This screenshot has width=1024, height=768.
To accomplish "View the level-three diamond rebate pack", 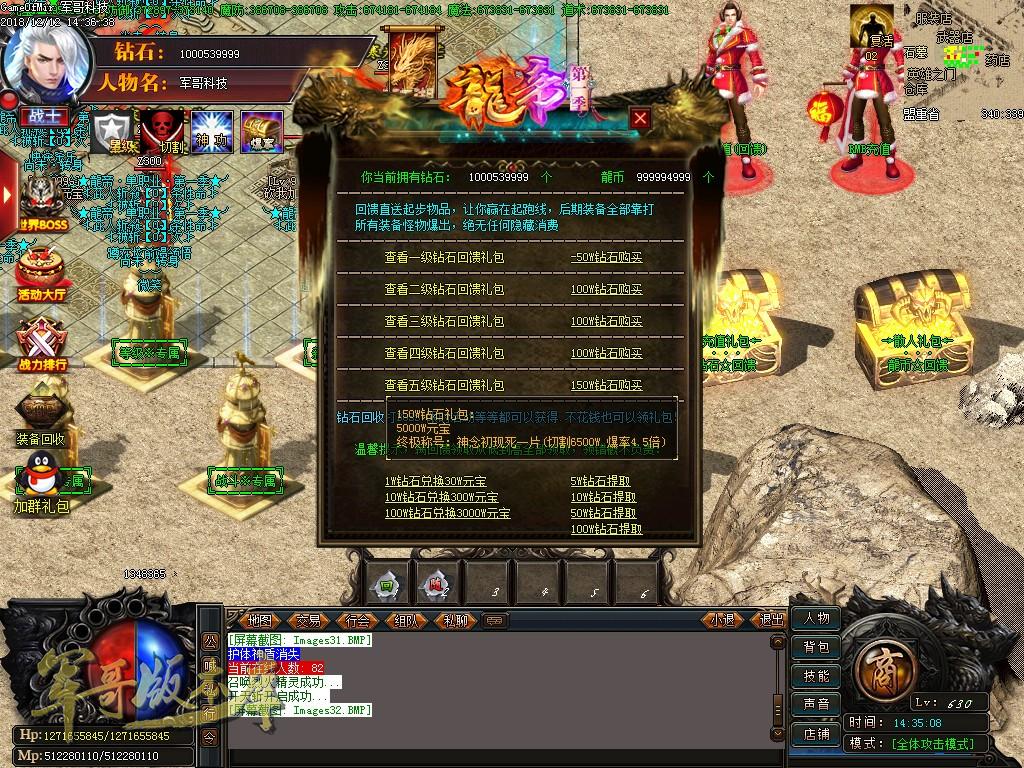I will click(444, 321).
